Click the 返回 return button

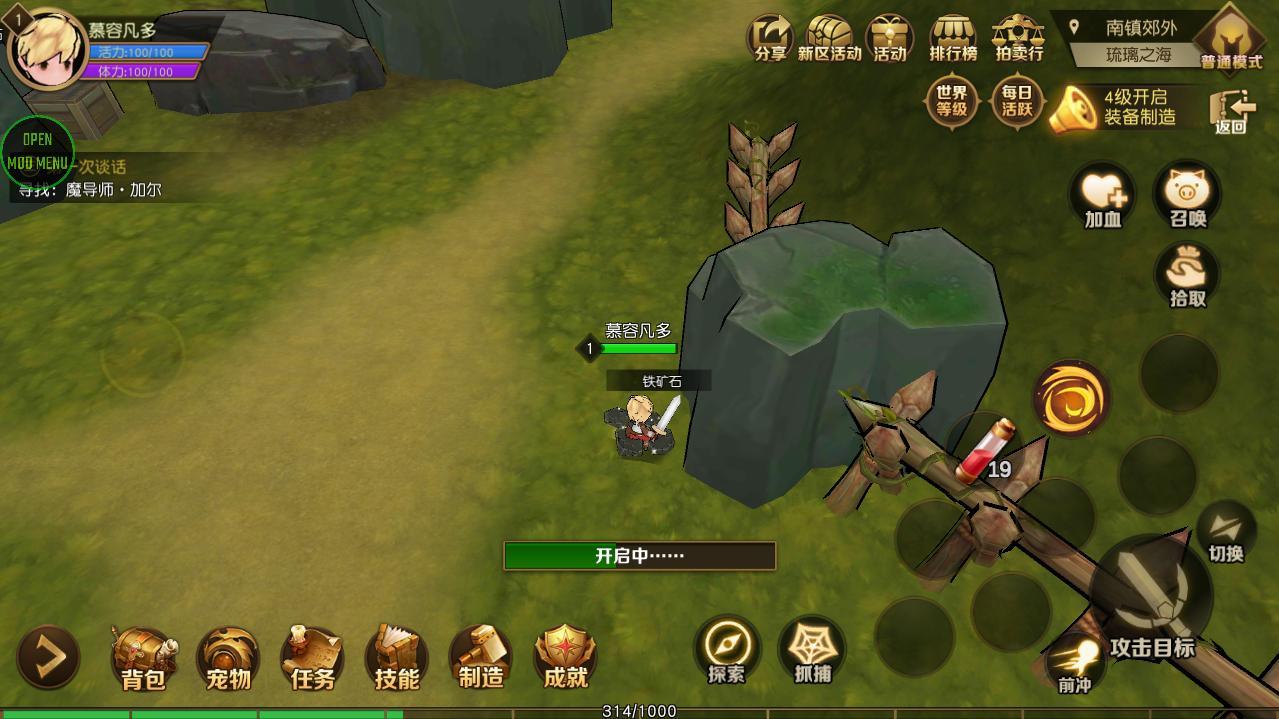pyautogui.click(x=1232, y=111)
